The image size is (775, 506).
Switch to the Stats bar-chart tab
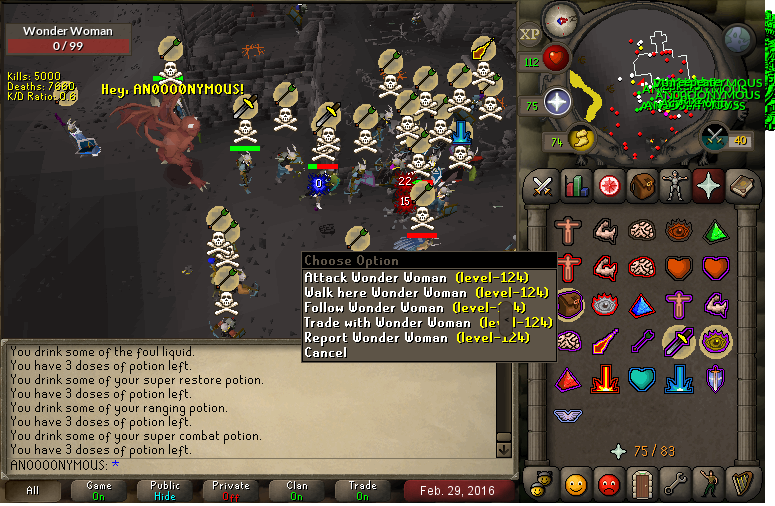[x=575, y=185]
